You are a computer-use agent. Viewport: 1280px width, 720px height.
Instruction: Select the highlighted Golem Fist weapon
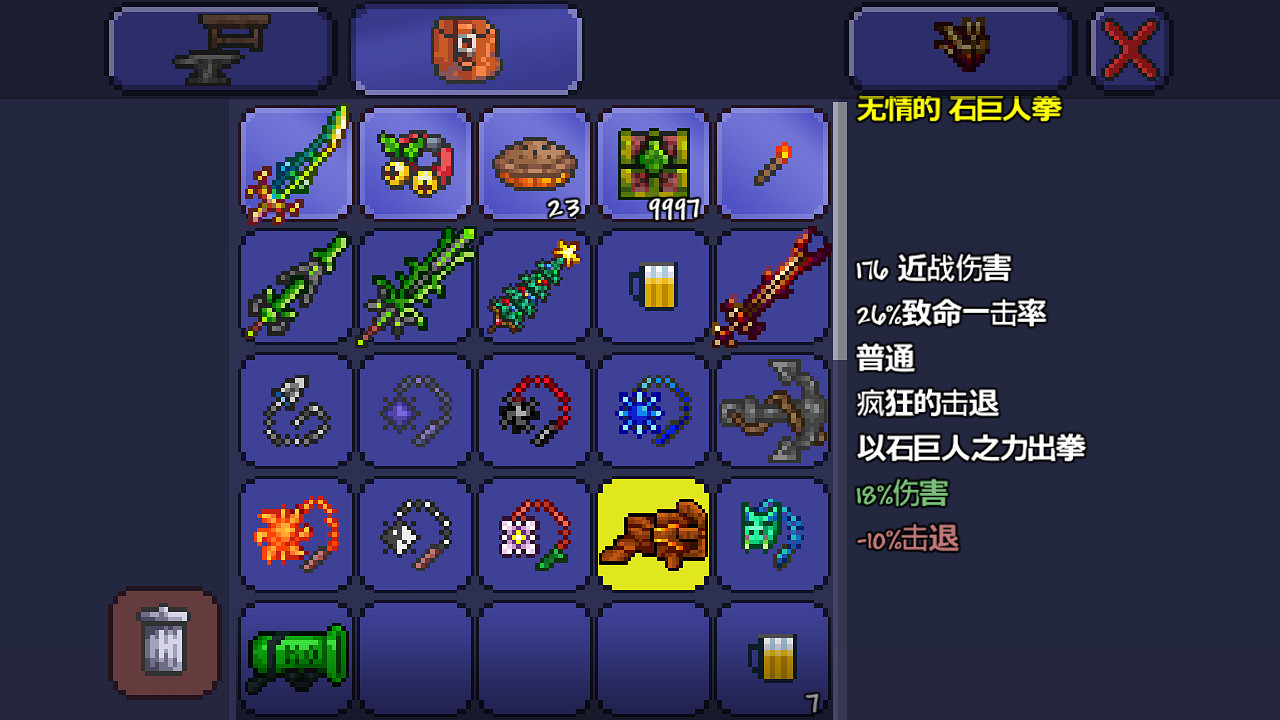pyautogui.click(x=653, y=533)
